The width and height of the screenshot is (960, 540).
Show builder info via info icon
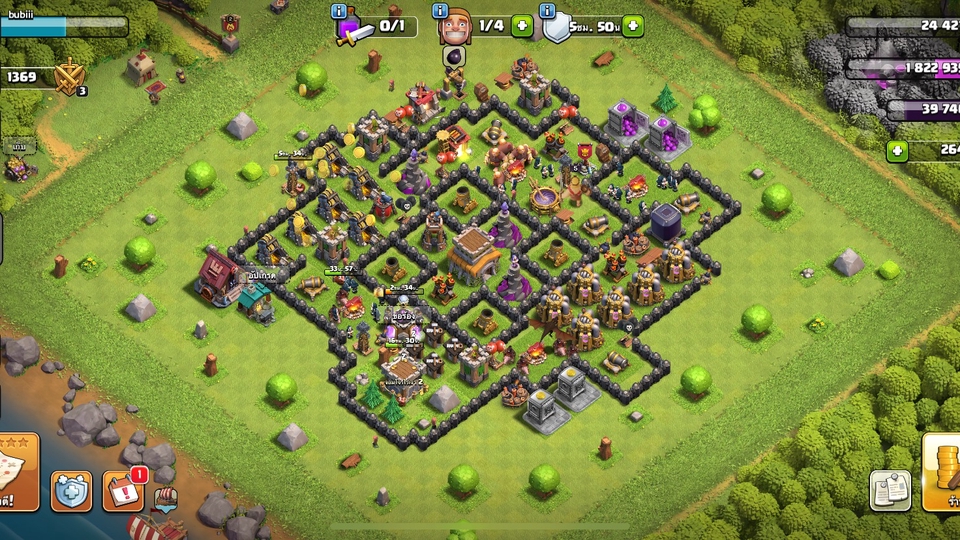440,11
